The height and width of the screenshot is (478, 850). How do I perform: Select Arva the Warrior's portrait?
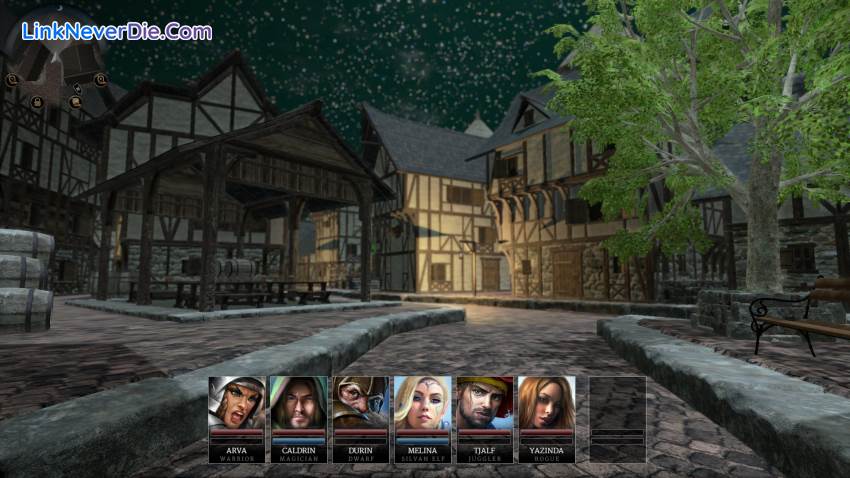237,404
